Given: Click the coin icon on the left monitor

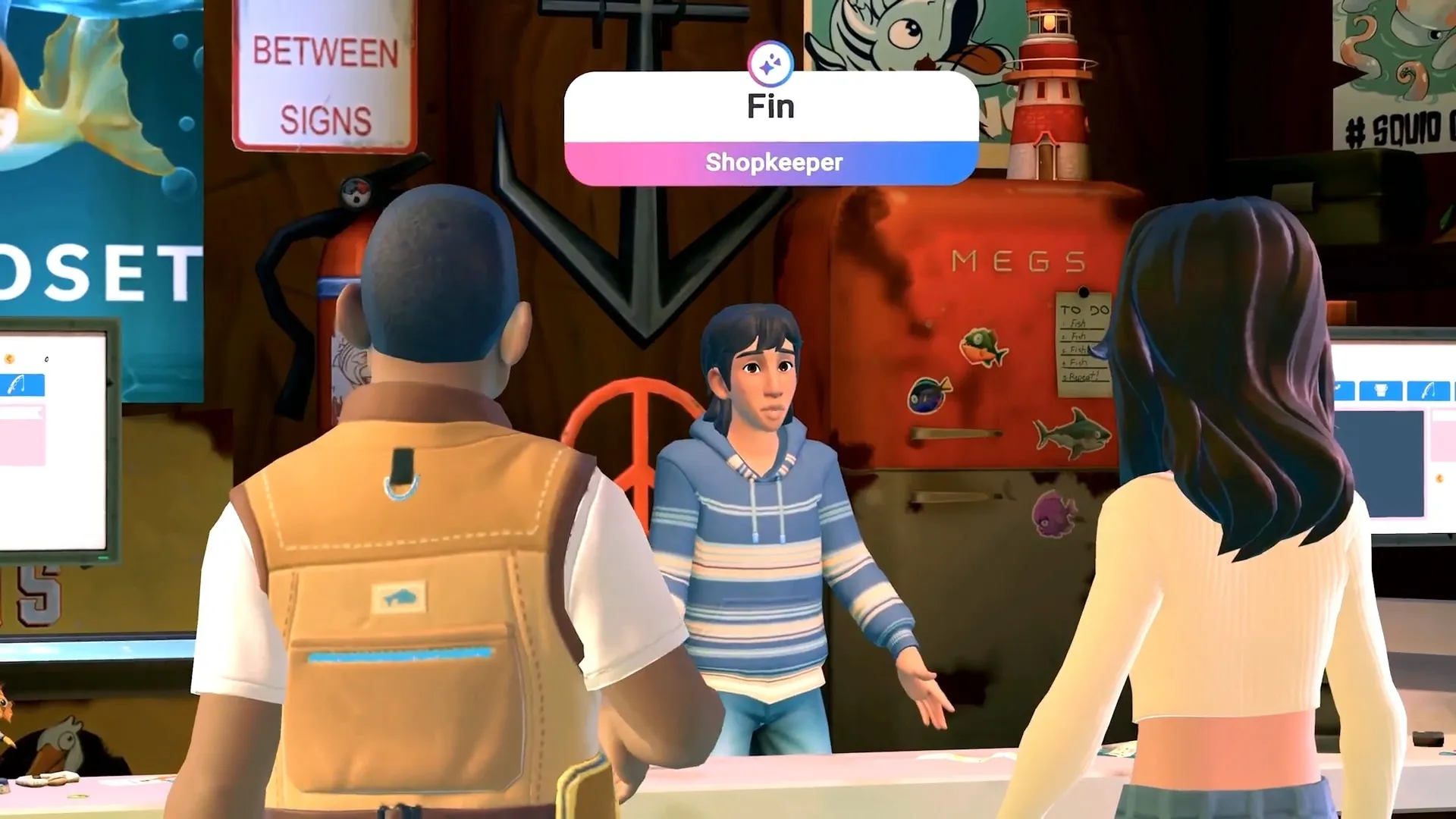Looking at the screenshot, I should (x=10, y=359).
